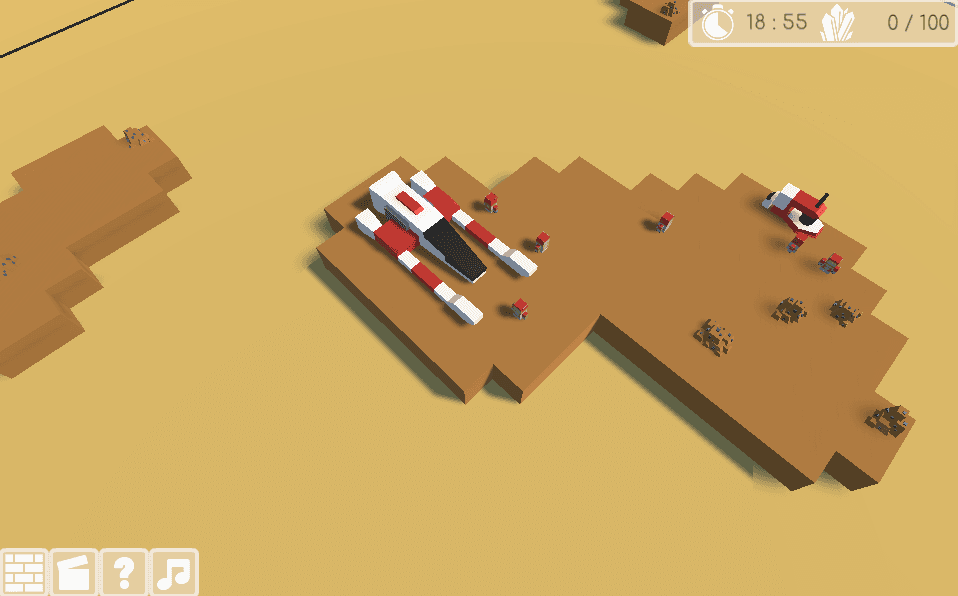Image resolution: width=958 pixels, height=596 pixels.
Task: Toggle music with the note icon
Action: (x=174, y=573)
